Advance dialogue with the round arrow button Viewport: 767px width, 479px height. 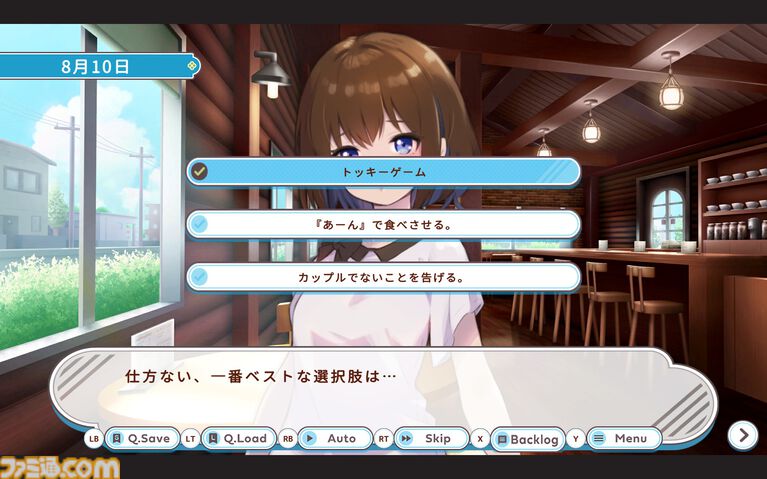click(x=742, y=434)
